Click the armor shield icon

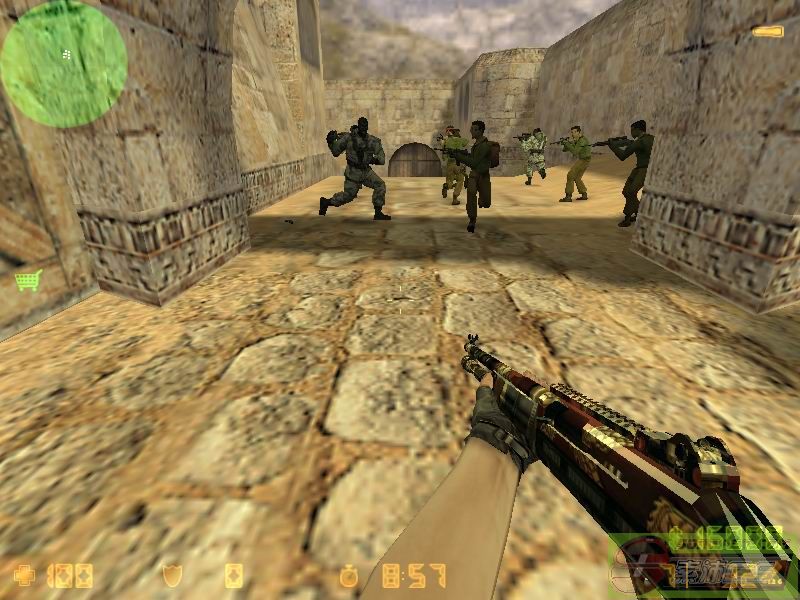tap(172, 576)
